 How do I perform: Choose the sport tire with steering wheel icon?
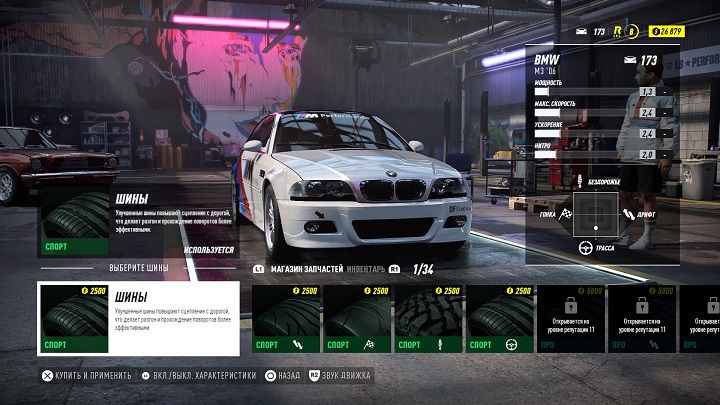point(500,318)
